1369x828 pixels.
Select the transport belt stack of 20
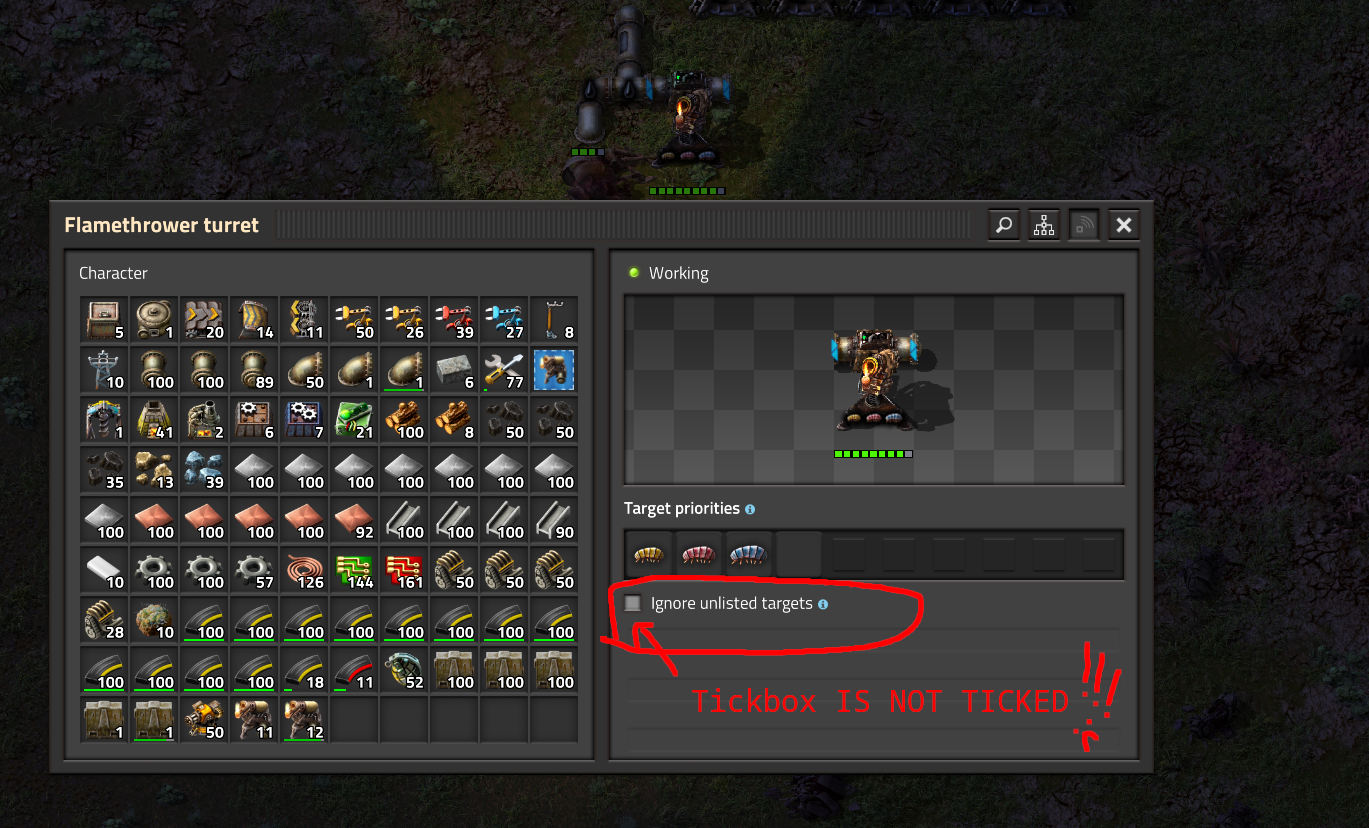pos(204,318)
